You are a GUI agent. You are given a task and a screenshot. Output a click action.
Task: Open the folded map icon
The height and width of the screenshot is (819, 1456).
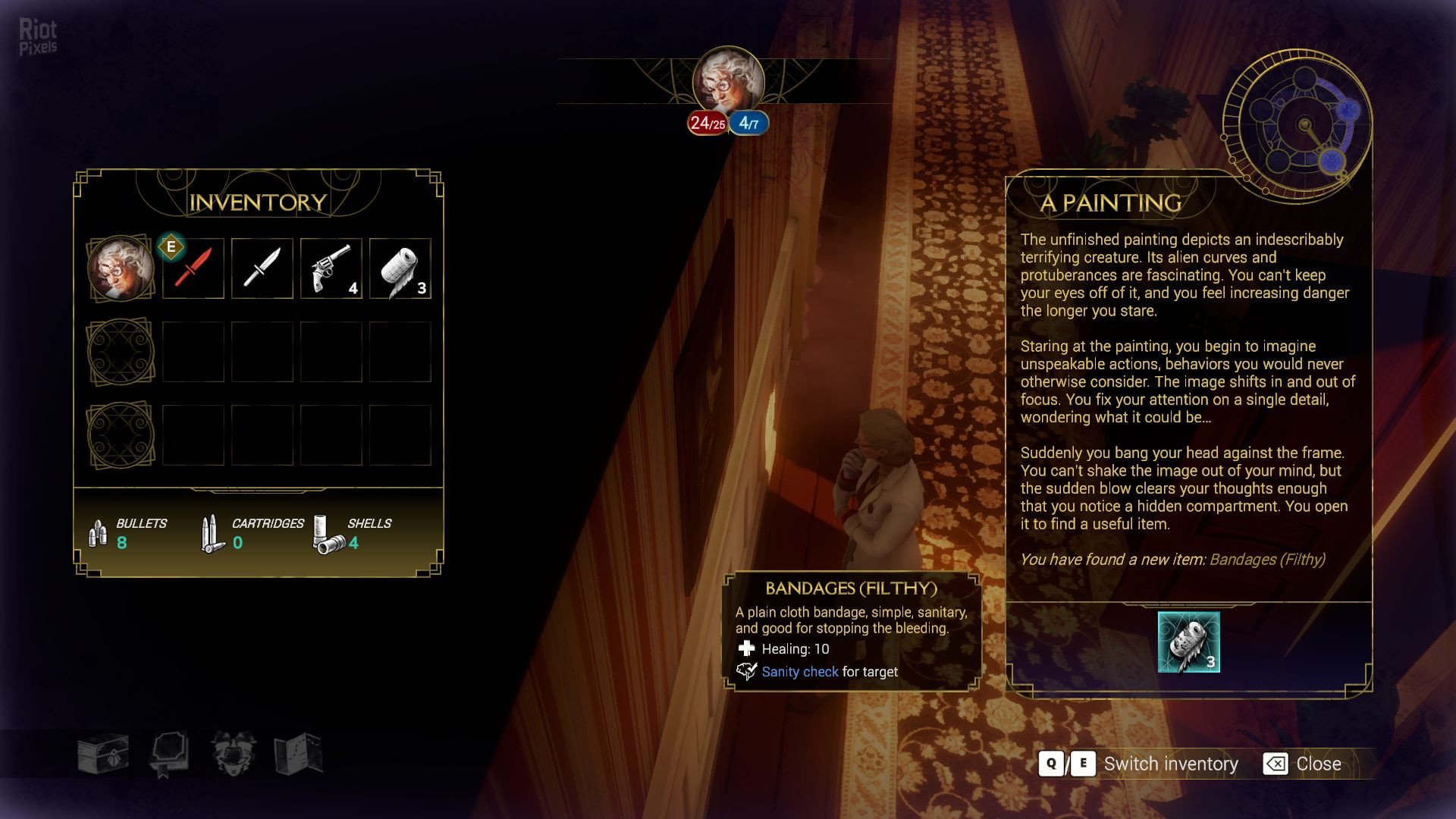point(299,753)
